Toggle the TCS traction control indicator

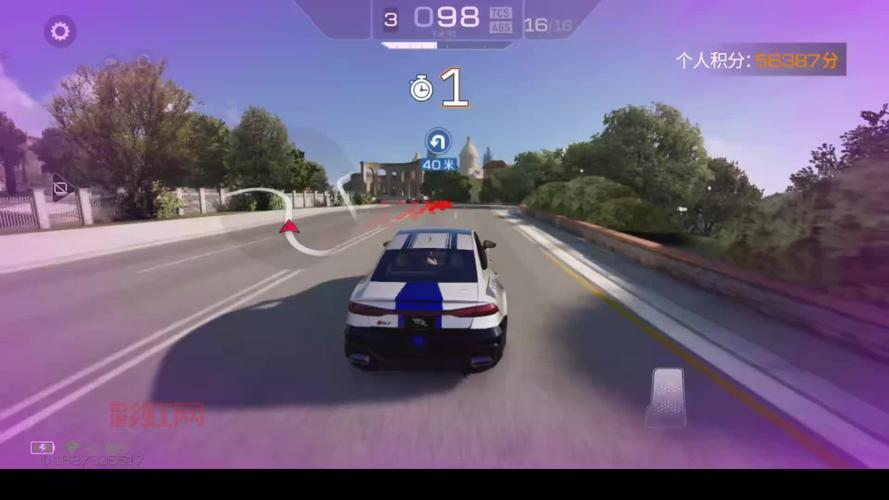(501, 13)
